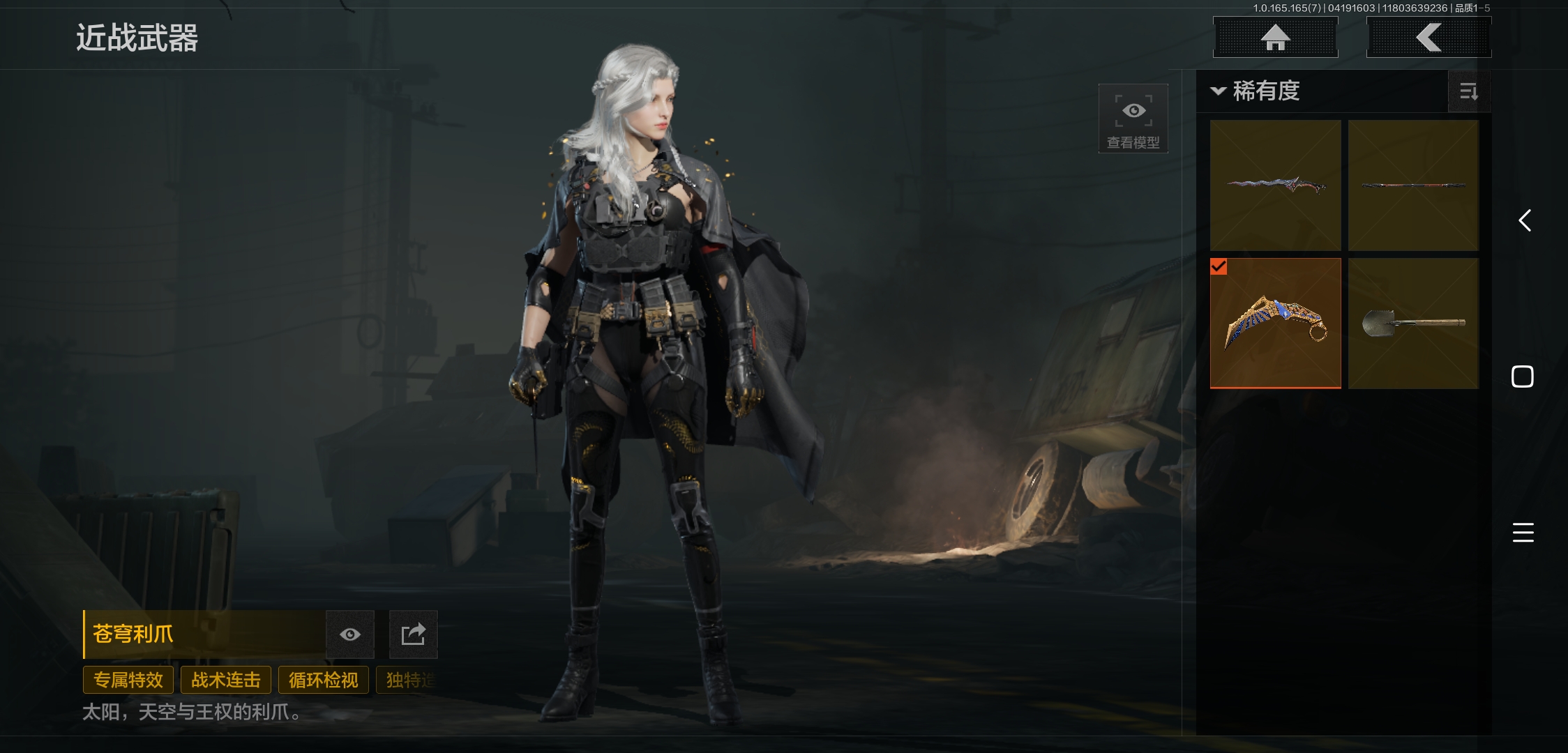Screen dimensions: 1568x753
Task: Go to the home screen
Action: tap(1275, 37)
